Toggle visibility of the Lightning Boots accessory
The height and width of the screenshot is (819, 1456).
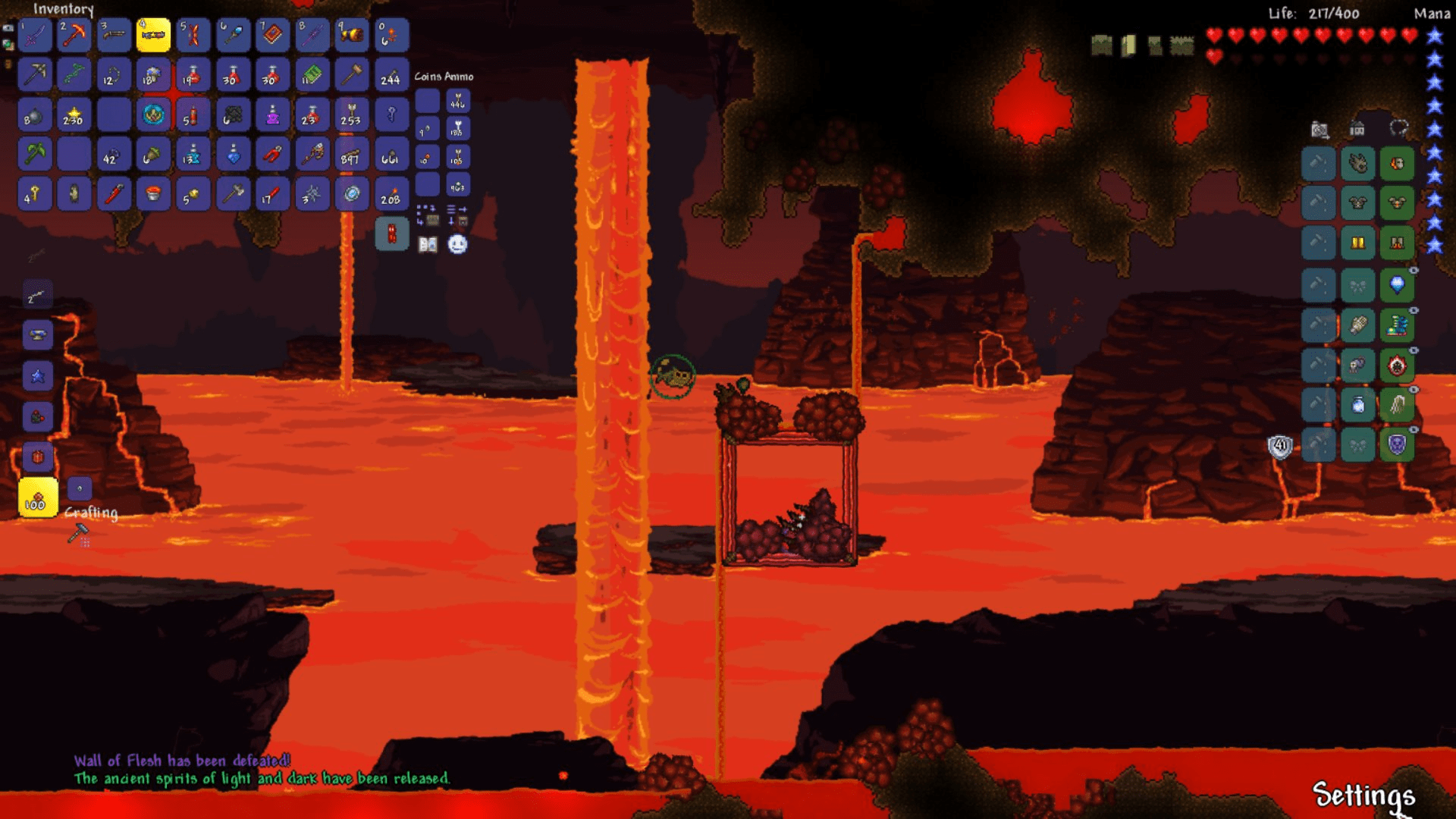point(1413,309)
